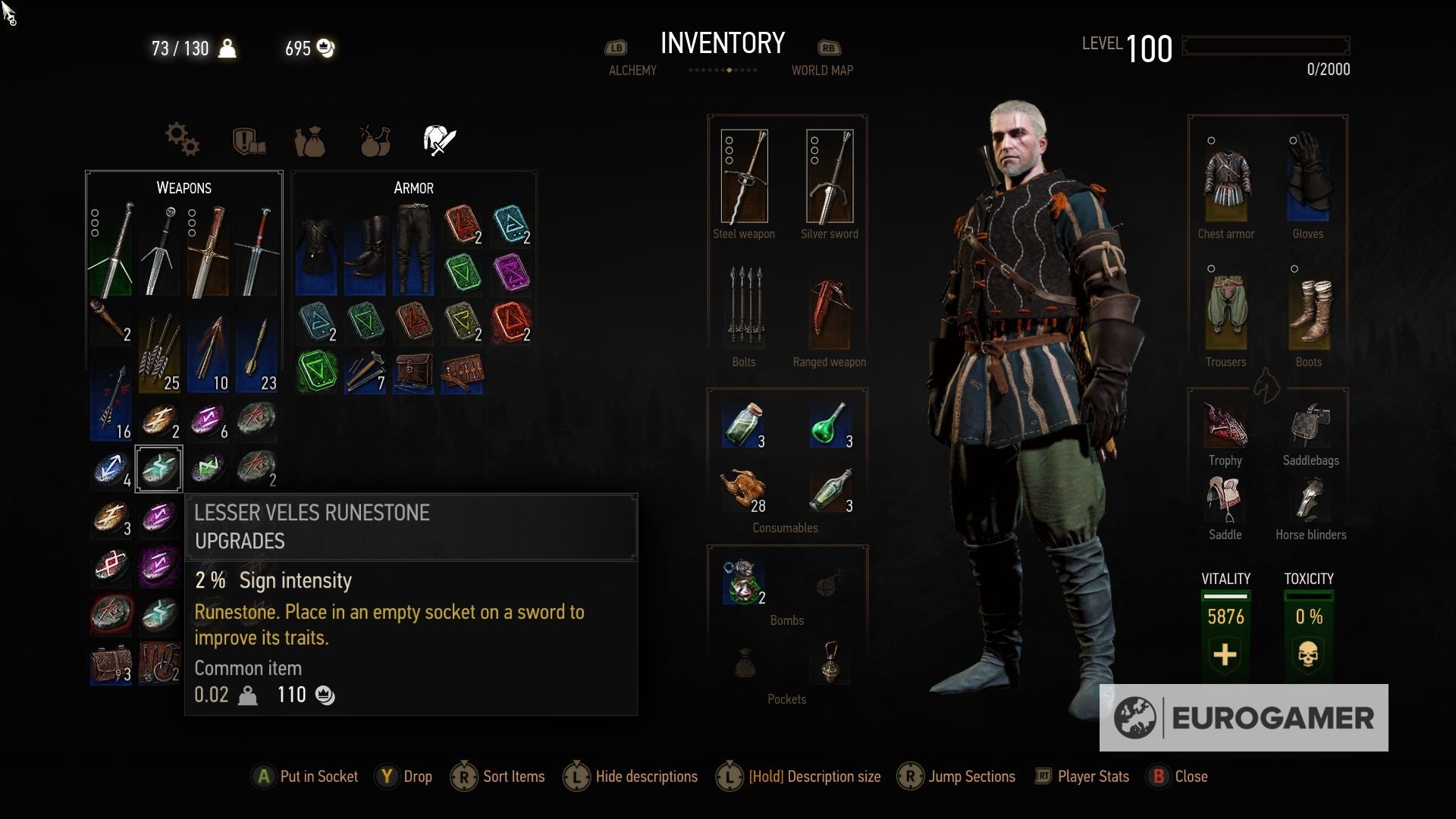Select the equipped Steel weapon slot
1456x819 pixels.
(x=744, y=176)
